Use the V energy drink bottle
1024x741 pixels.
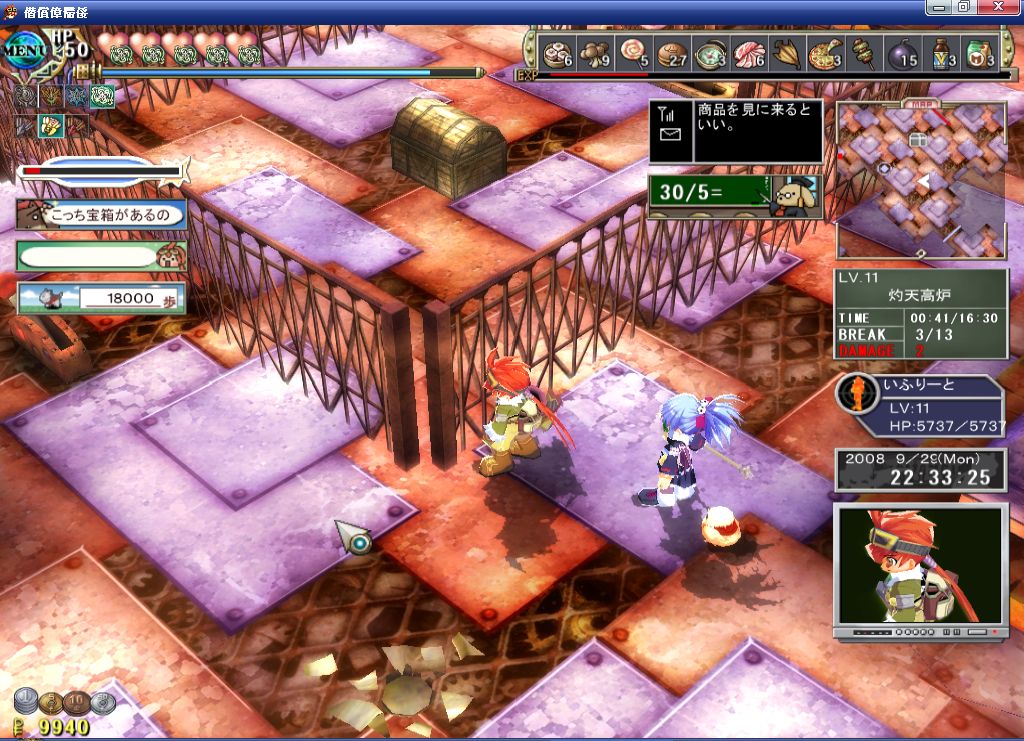coord(942,52)
